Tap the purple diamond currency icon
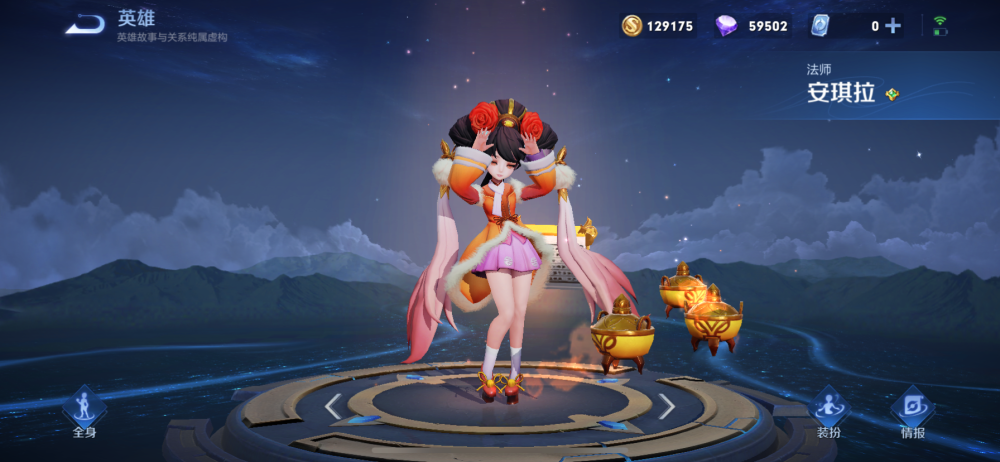1000x462 pixels. tap(727, 26)
